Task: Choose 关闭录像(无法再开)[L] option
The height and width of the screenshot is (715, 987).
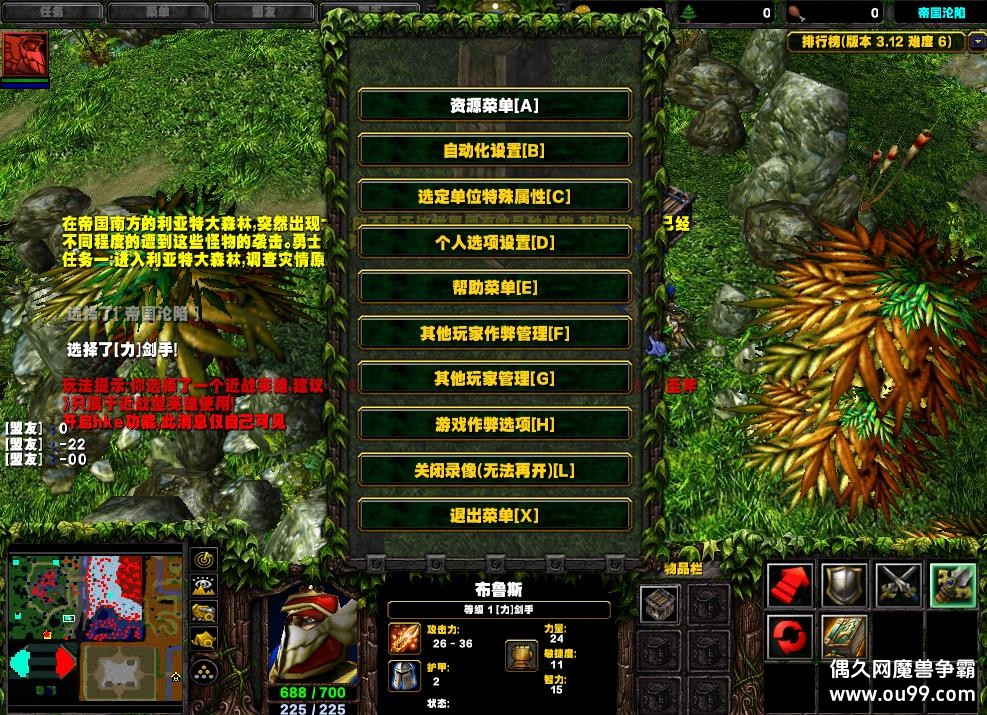Action: [x=494, y=470]
